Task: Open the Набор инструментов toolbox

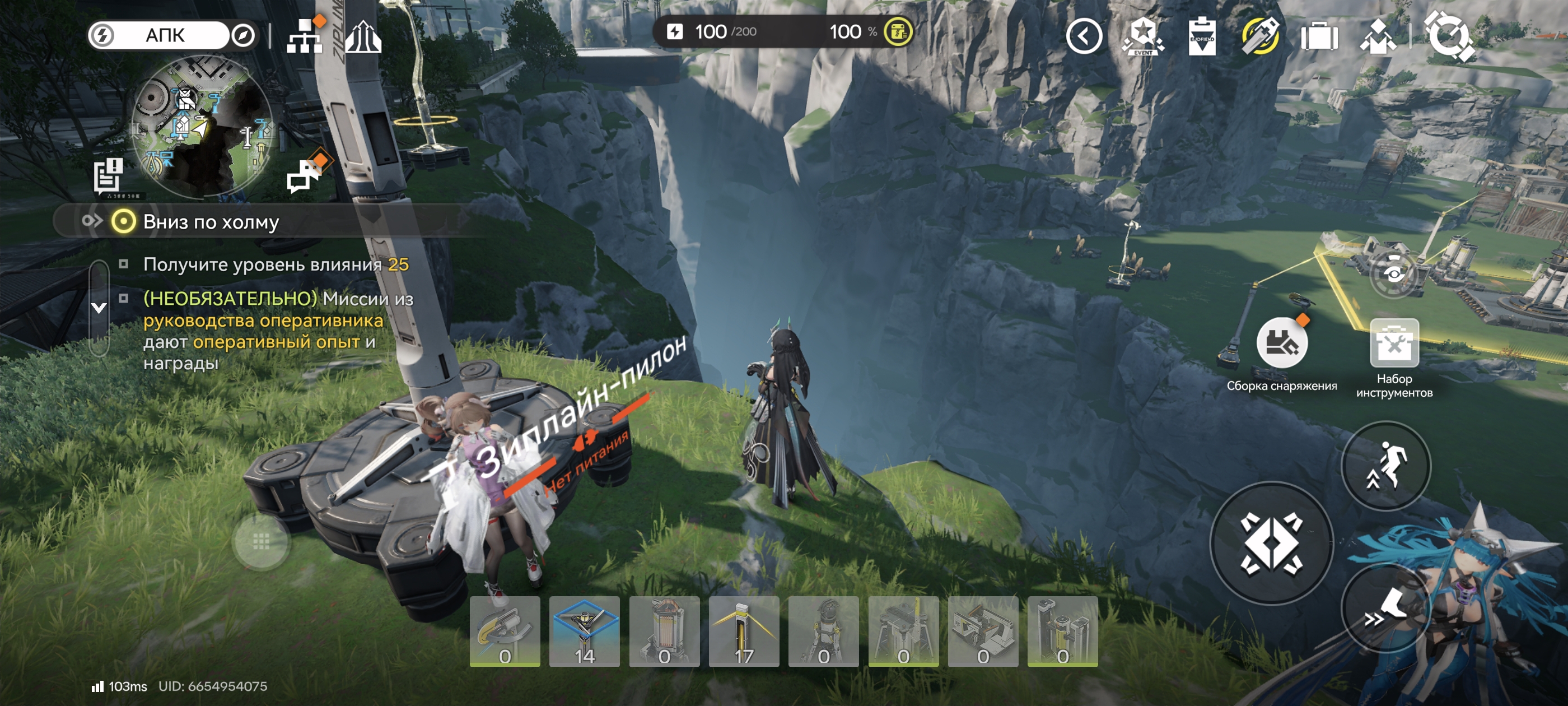Action: tap(1394, 344)
